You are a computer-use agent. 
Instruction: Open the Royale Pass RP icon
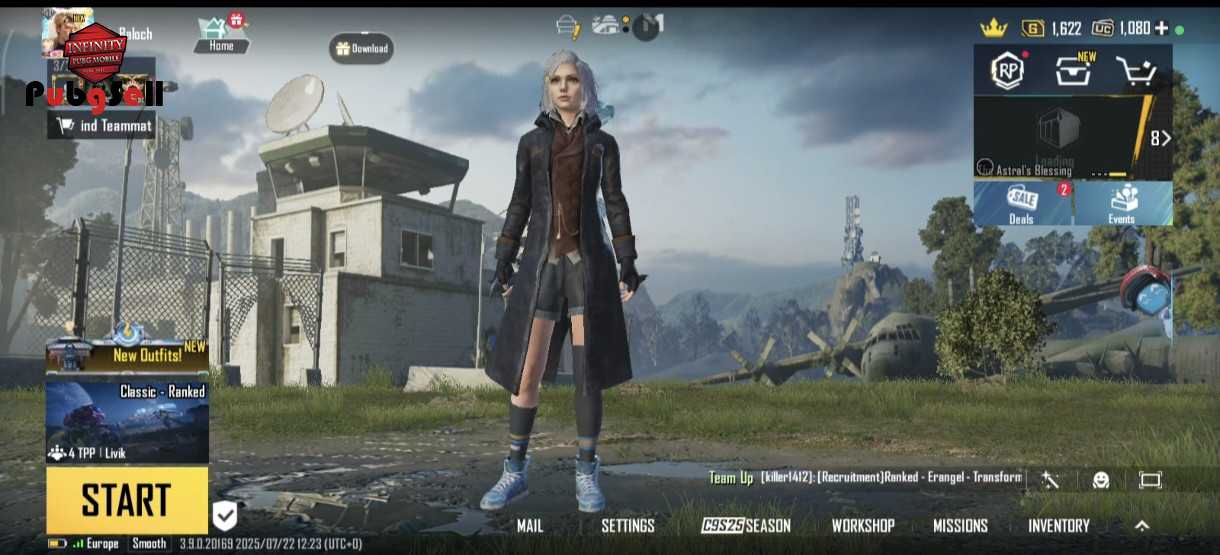pyautogui.click(x=1006, y=70)
